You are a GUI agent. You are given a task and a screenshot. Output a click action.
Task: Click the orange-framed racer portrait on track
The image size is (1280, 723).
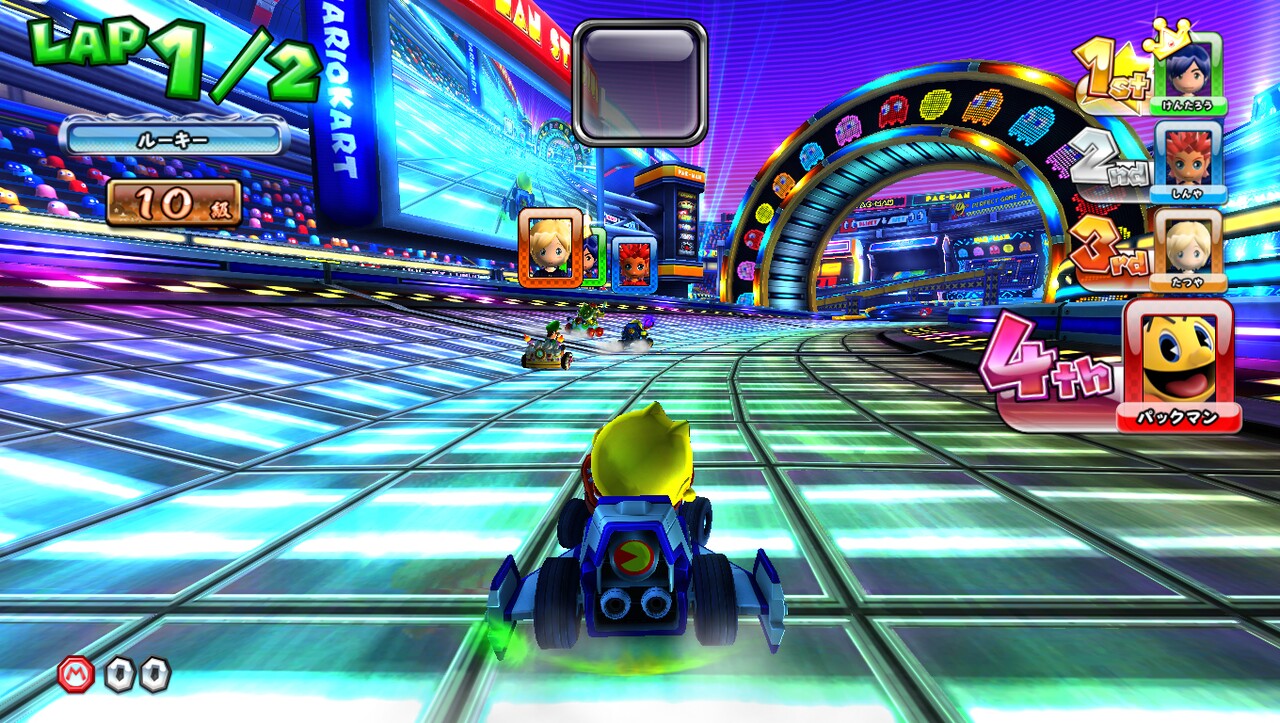(x=548, y=250)
